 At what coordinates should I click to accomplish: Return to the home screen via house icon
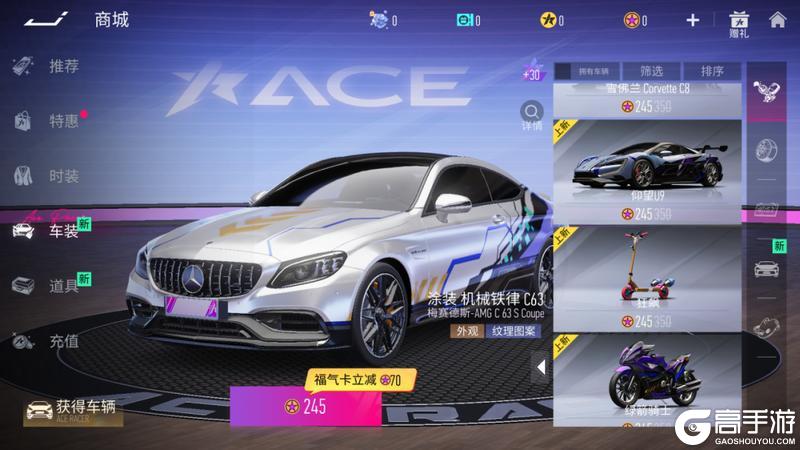point(777,19)
